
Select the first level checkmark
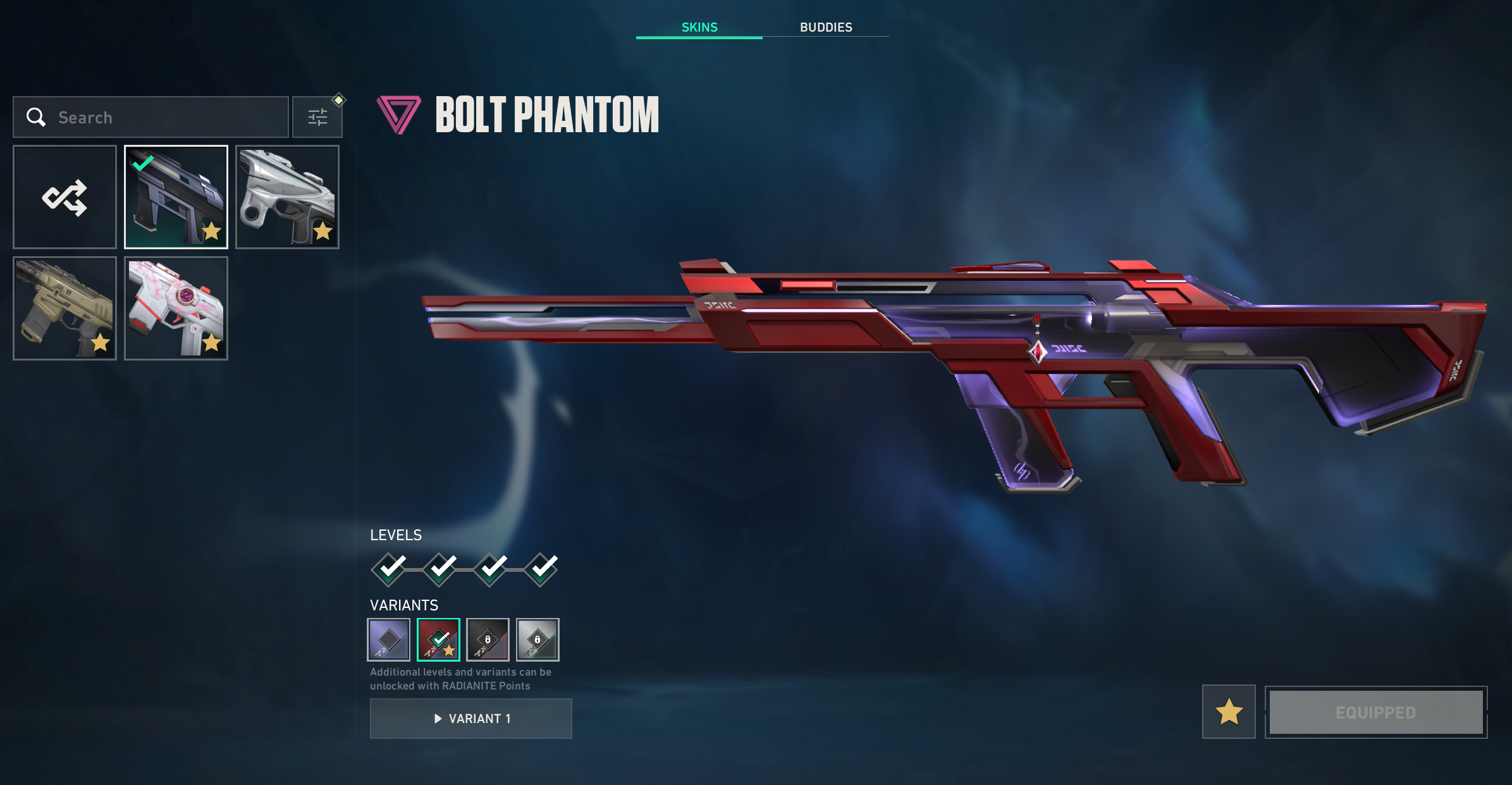point(389,569)
